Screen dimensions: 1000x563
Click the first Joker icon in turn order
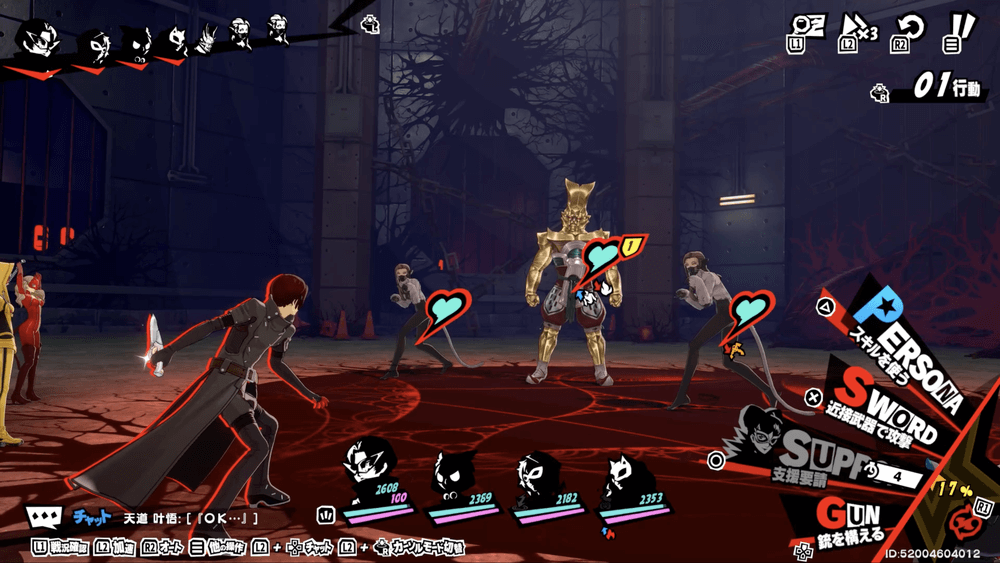coord(40,40)
